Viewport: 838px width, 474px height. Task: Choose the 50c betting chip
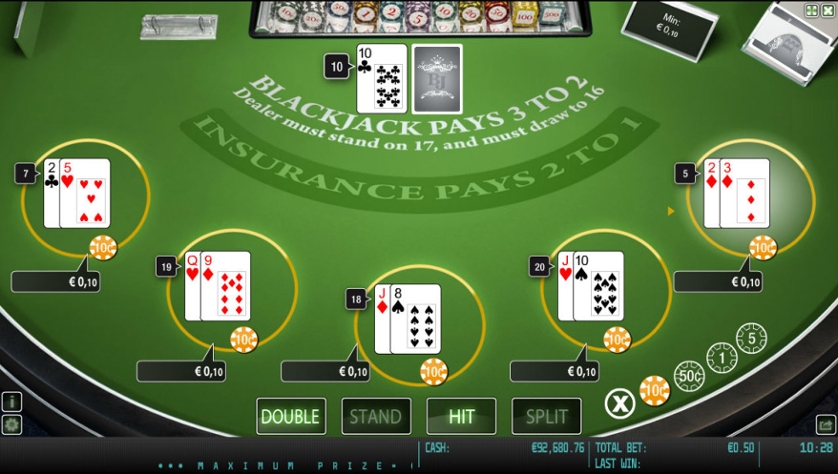tap(689, 376)
